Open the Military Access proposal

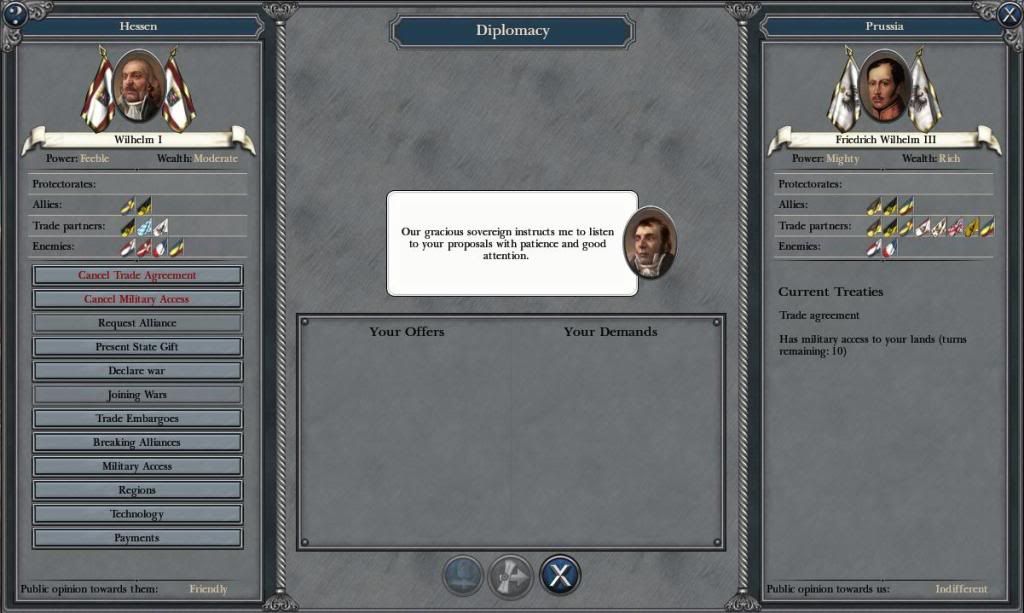coord(137,467)
